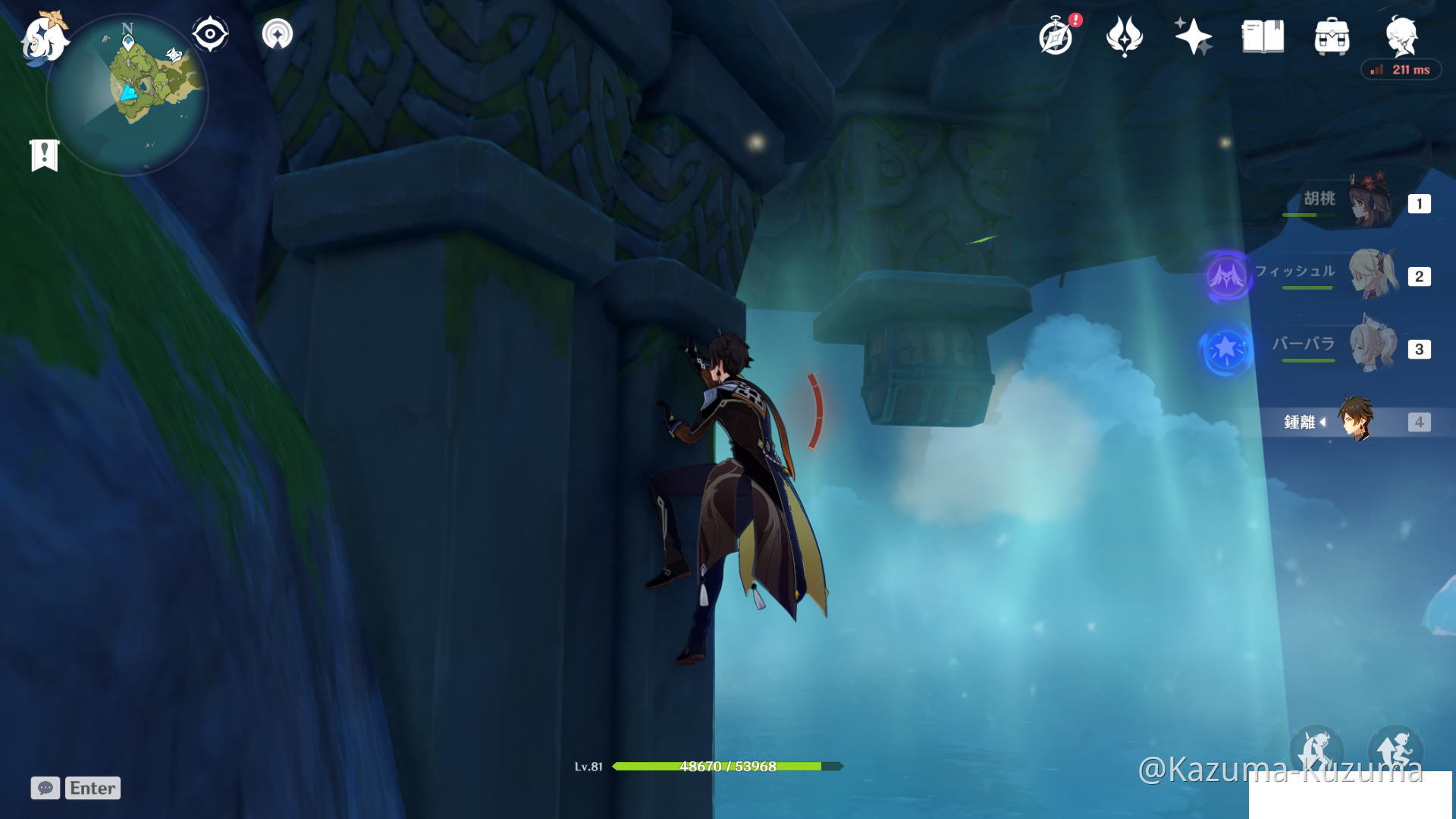Viewport: 1456px width, 819px height.
Task: Open the Wish menu star icon
Action: (1193, 36)
